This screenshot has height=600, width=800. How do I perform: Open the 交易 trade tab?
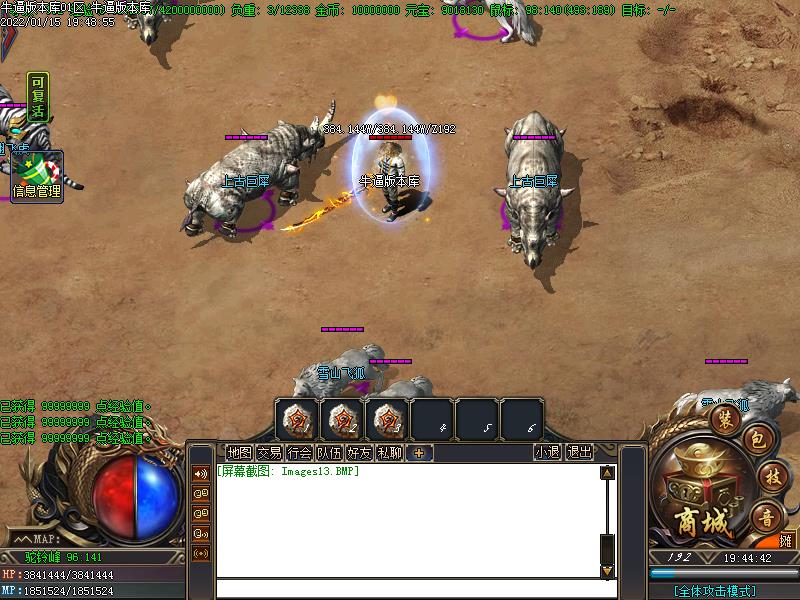click(x=269, y=452)
